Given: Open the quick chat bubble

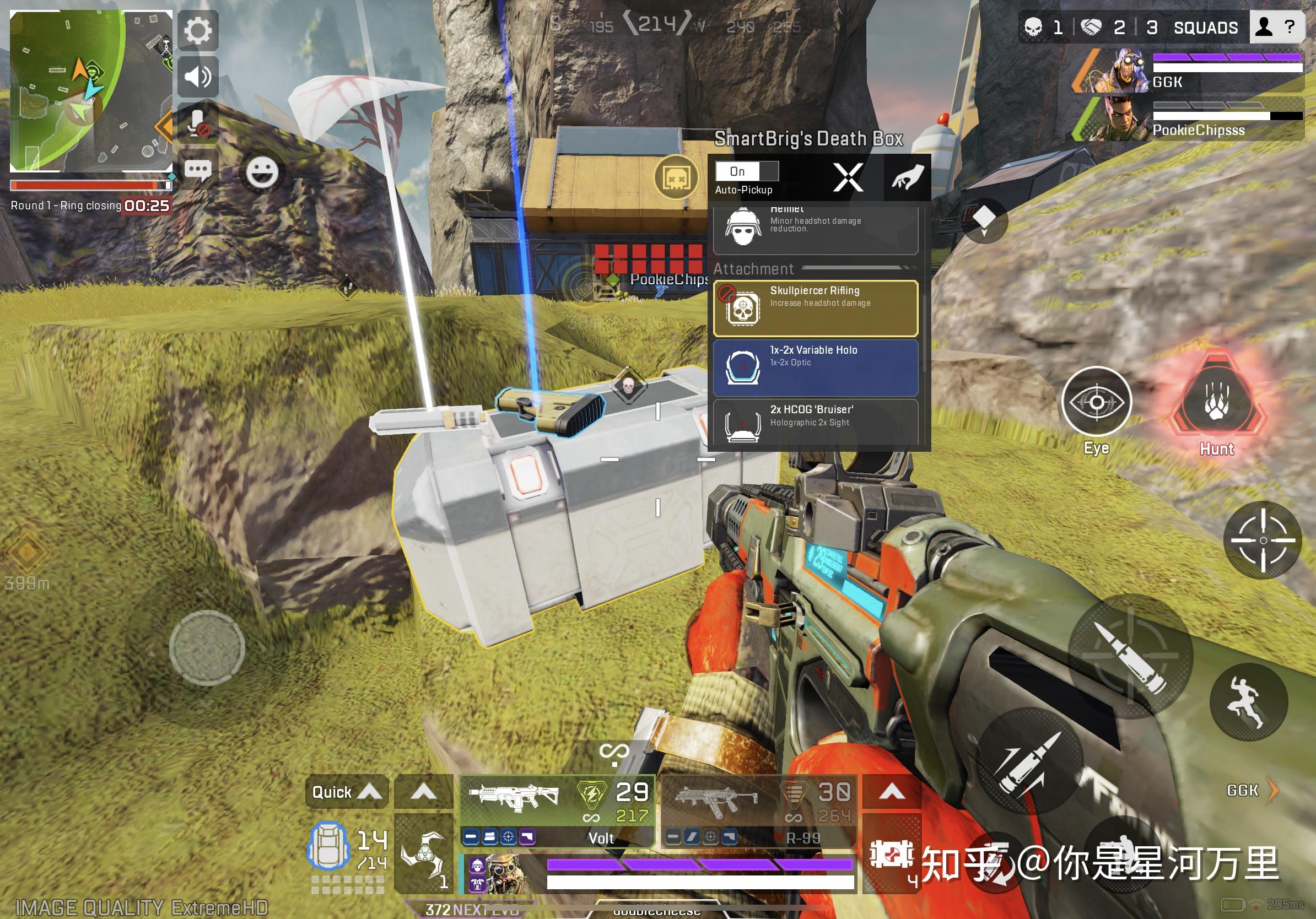Looking at the screenshot, I should 198,170.
